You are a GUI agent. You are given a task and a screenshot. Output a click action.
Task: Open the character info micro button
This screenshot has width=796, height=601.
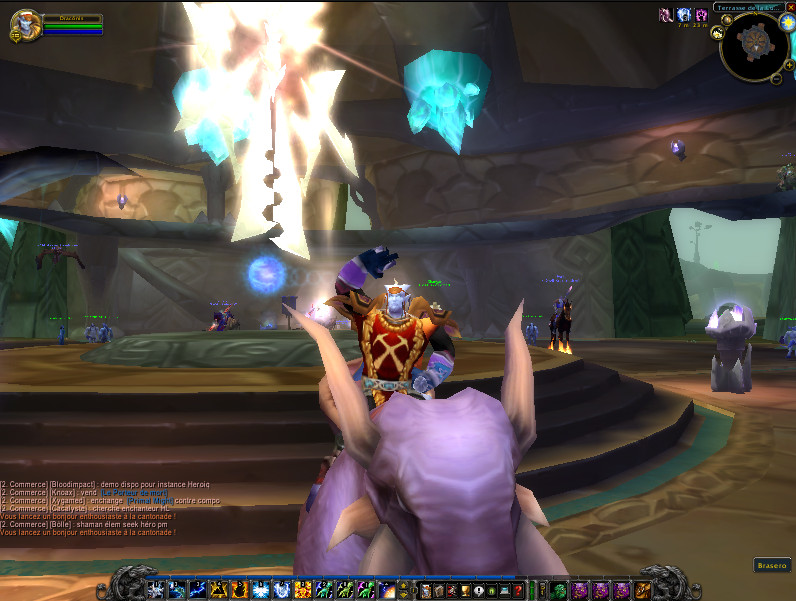[426, 590]
